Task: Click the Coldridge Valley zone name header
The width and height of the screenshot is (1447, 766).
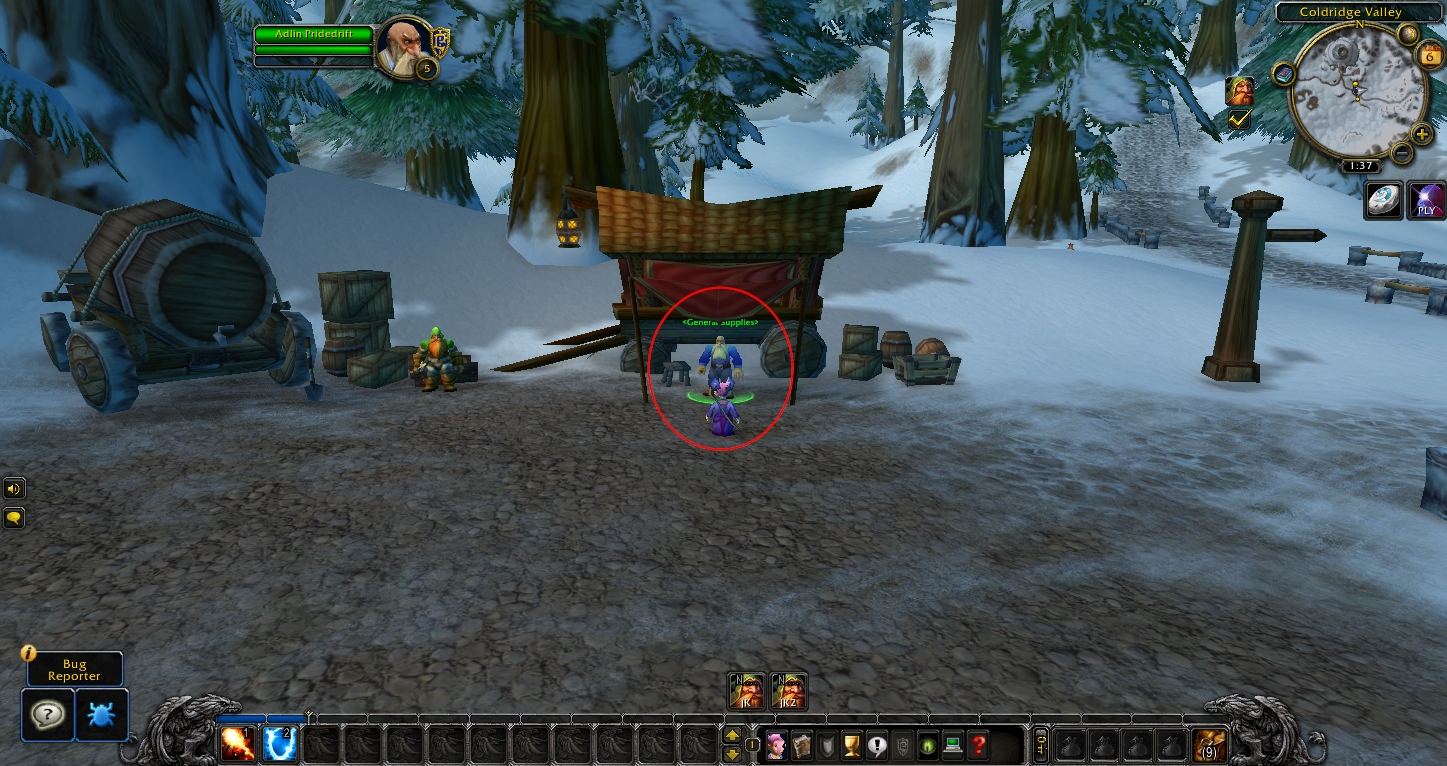Action: pos(1350,12)
